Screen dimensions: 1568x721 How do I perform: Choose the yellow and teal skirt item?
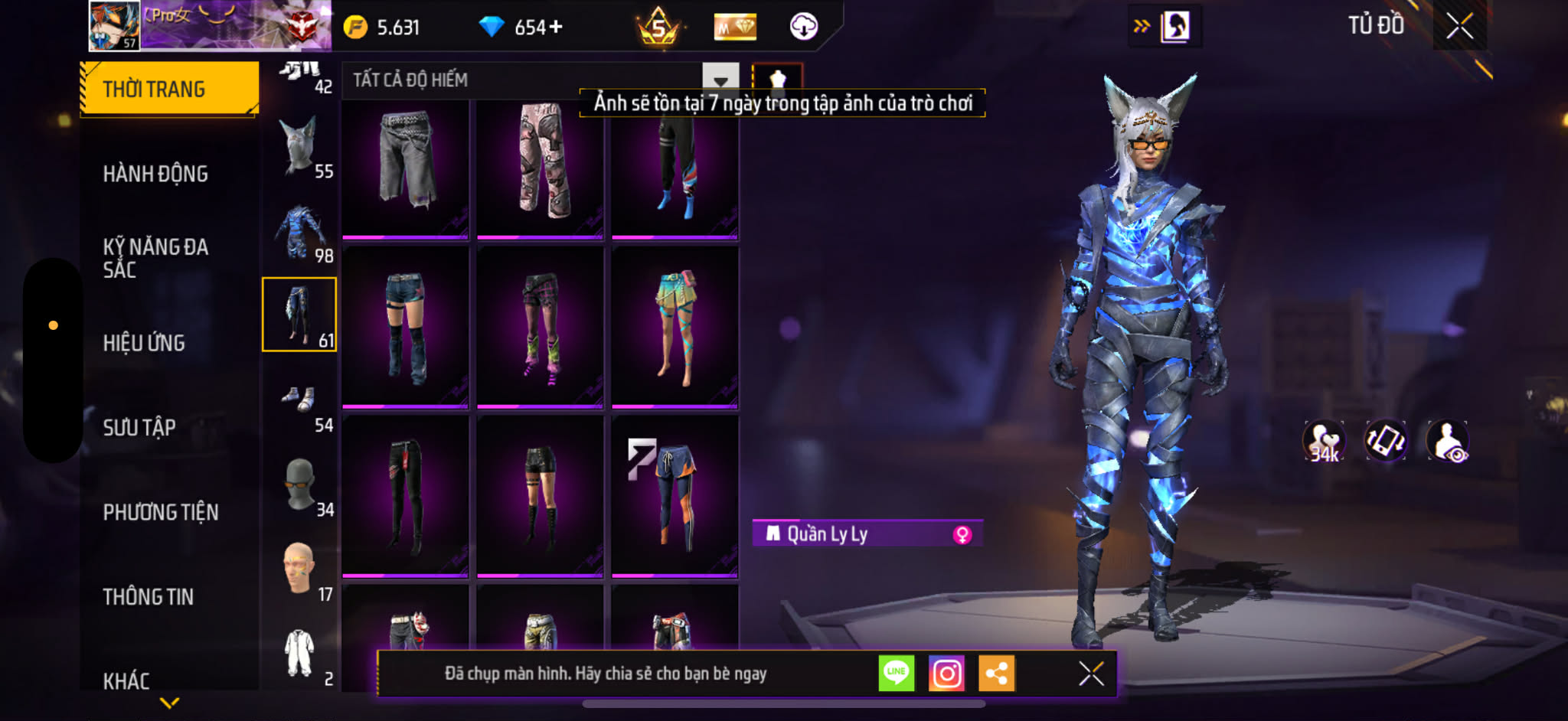(x=675, y=327)
